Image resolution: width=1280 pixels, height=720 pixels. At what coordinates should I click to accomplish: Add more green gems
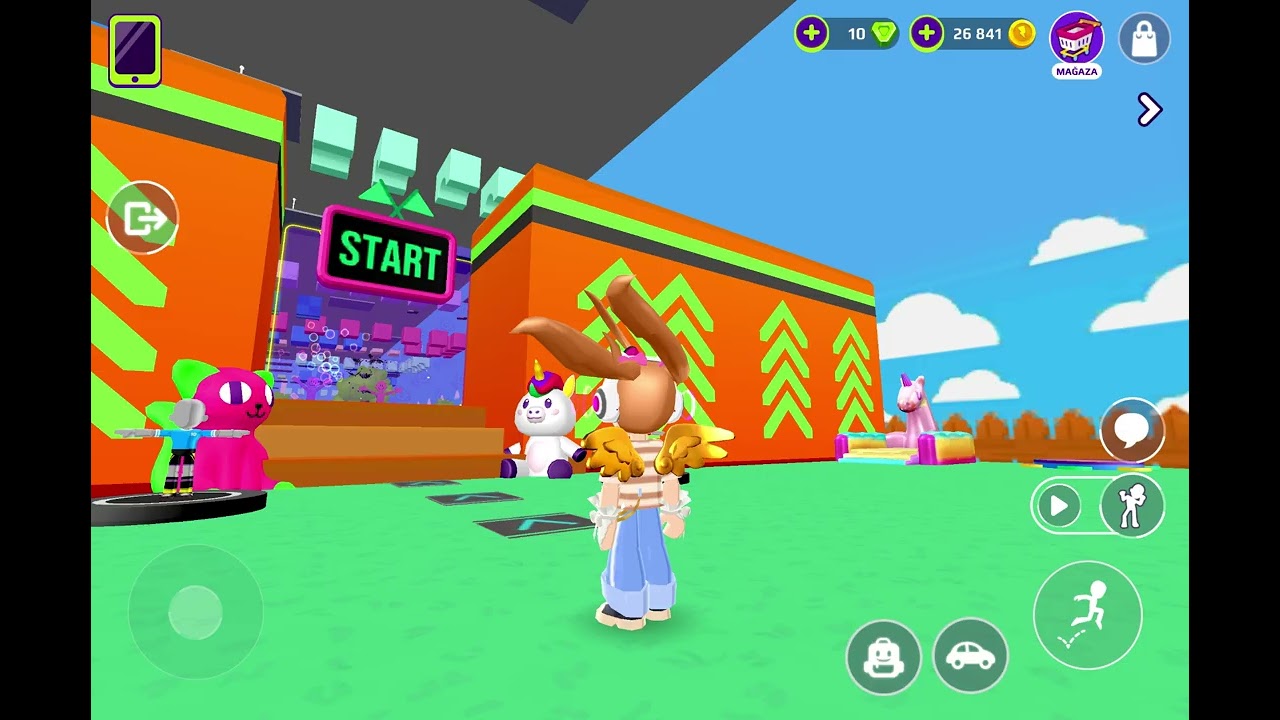(812, 34)
